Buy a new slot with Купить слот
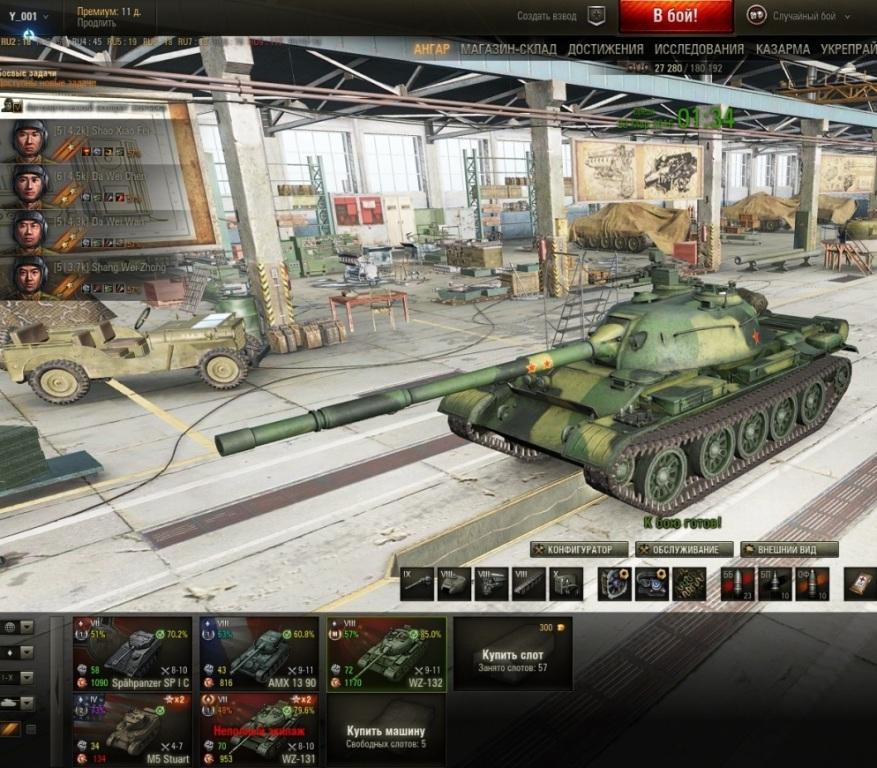 click(x=513, y=654)
